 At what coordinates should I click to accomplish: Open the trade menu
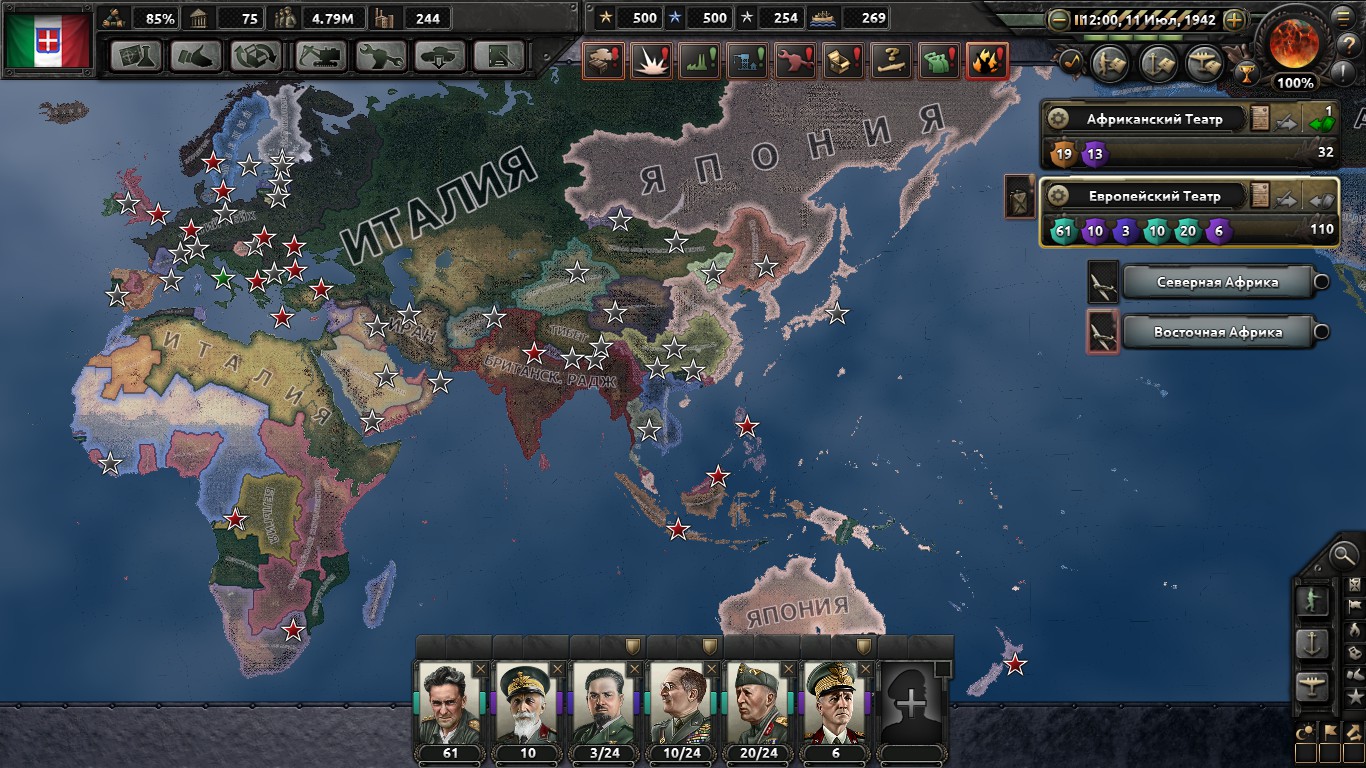[x=256, y=56]
